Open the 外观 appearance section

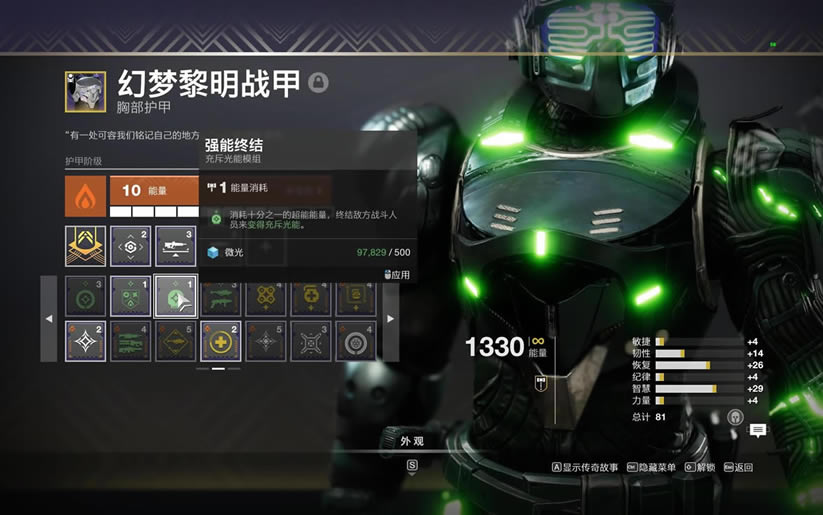[412, 440]
